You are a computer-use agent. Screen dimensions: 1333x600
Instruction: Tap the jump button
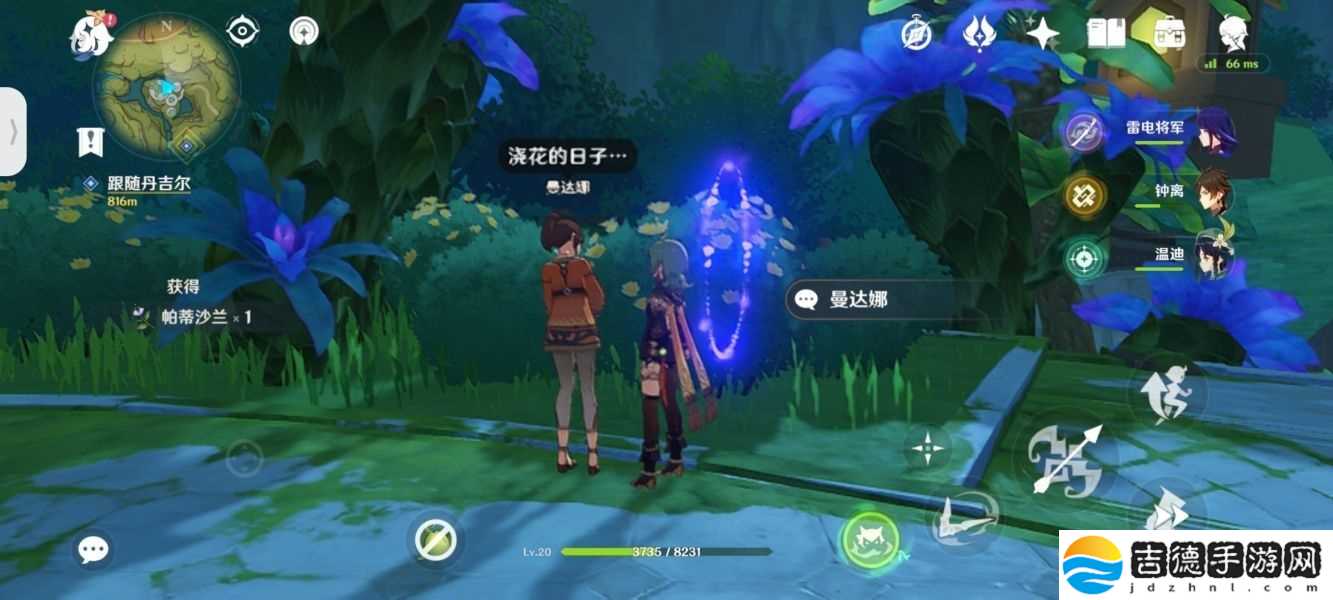click(1172, 393)
